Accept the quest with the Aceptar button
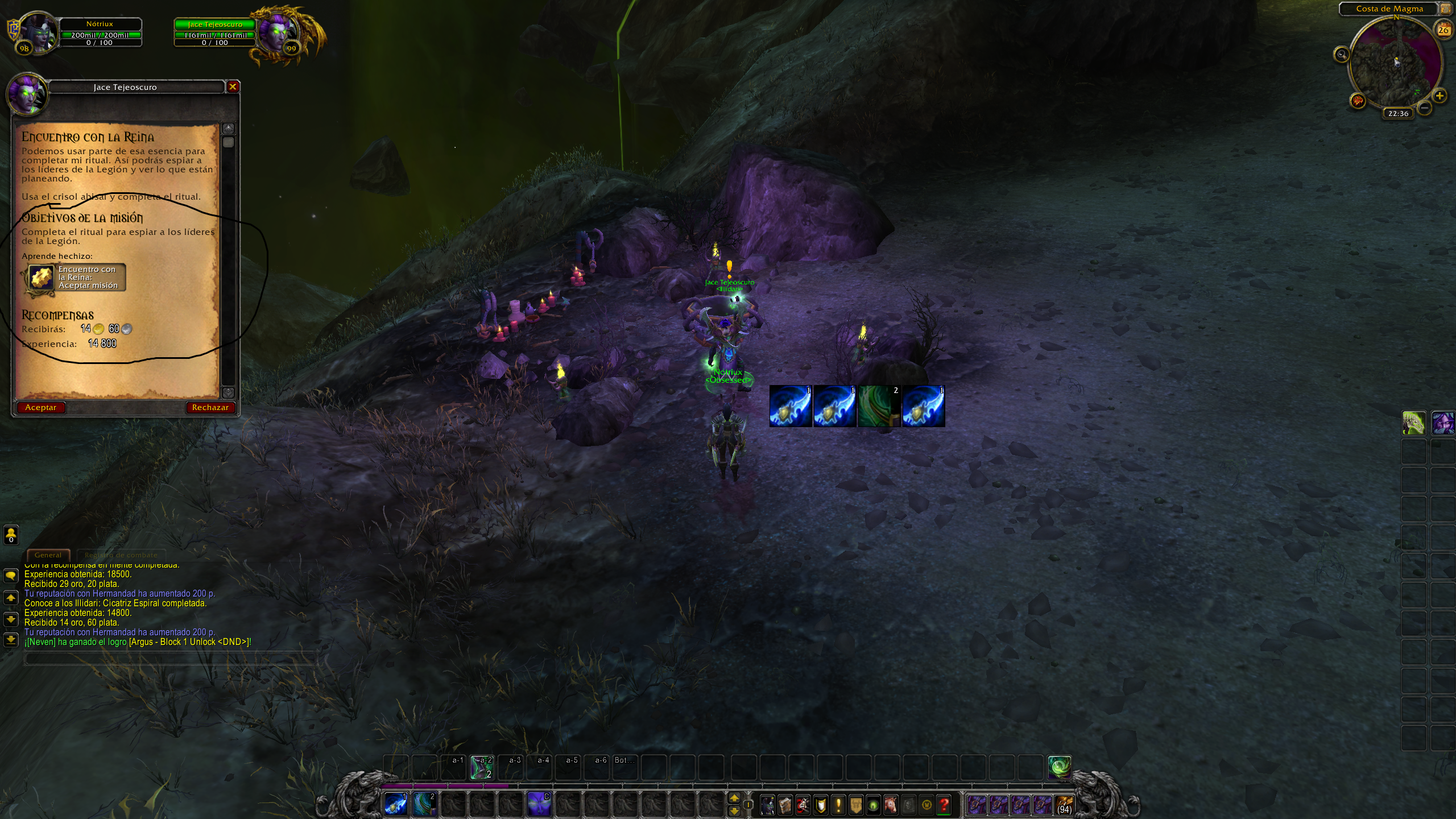This screenshot has height=819, width=1456. tap(41, 407)
